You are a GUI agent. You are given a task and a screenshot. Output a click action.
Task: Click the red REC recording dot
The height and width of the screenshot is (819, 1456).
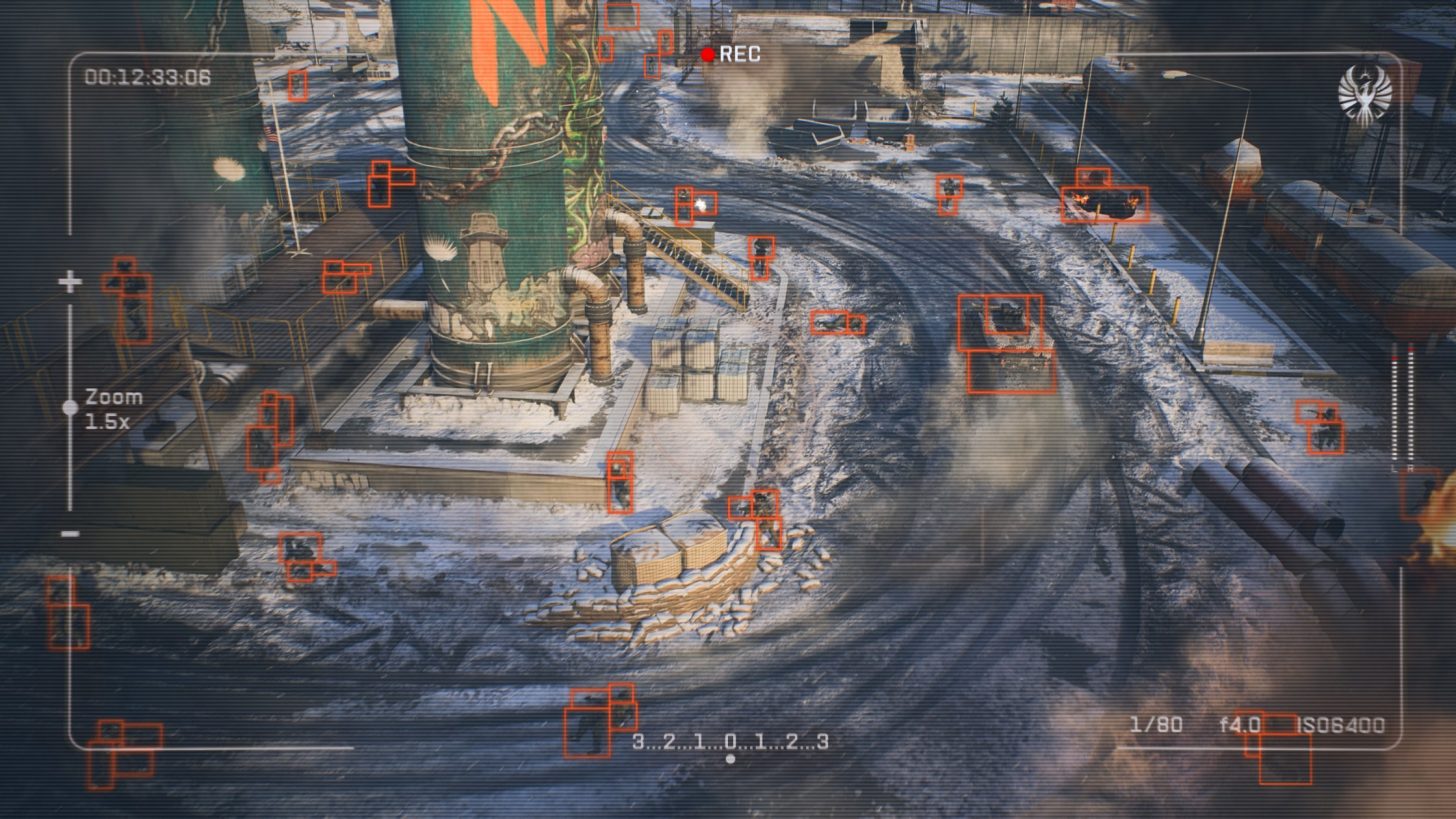pyautogui.click(x=710, y=56)
